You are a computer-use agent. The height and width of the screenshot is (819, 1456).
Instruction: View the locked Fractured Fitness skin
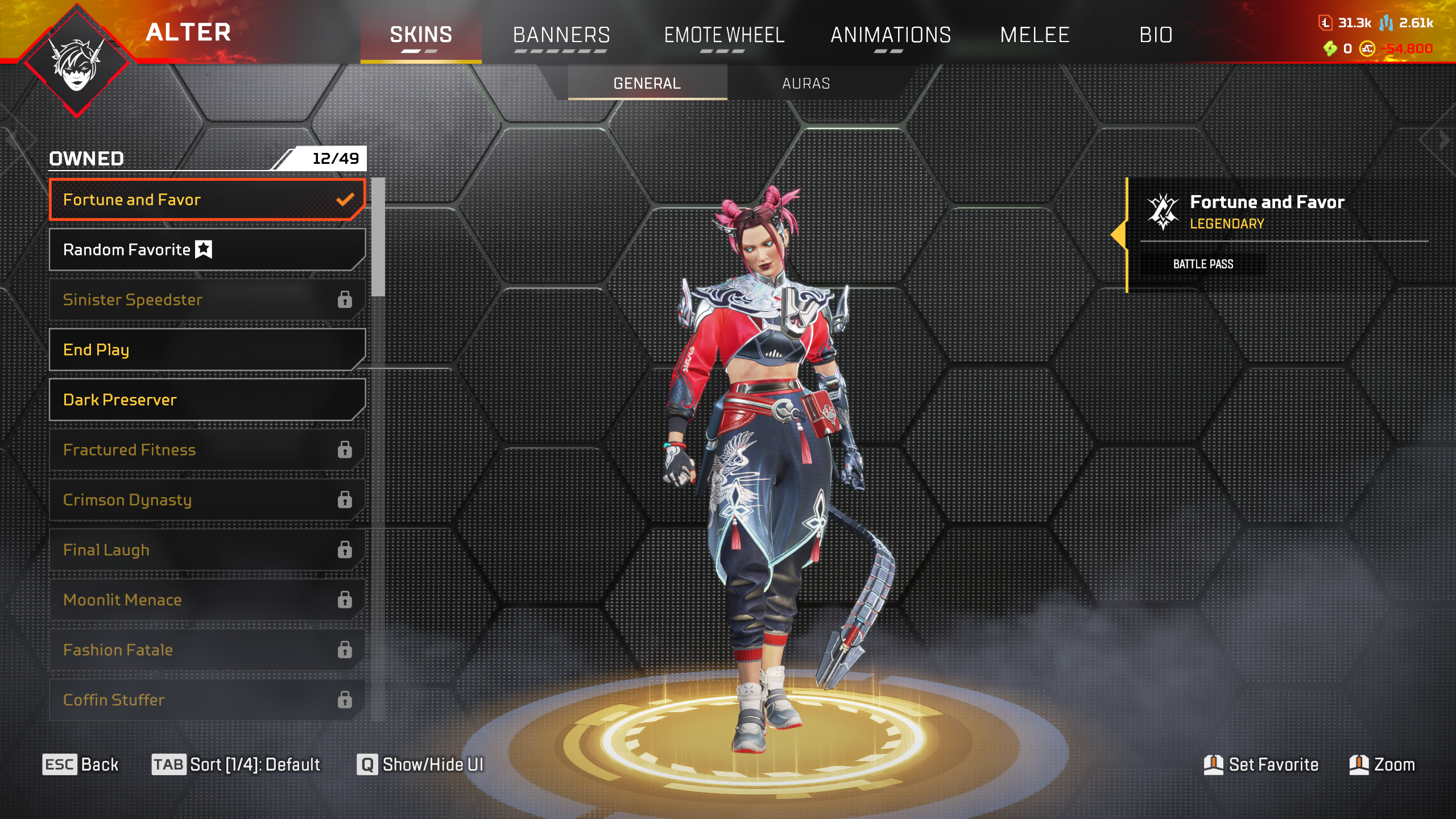pyautogui.click(x=207, y=450)
